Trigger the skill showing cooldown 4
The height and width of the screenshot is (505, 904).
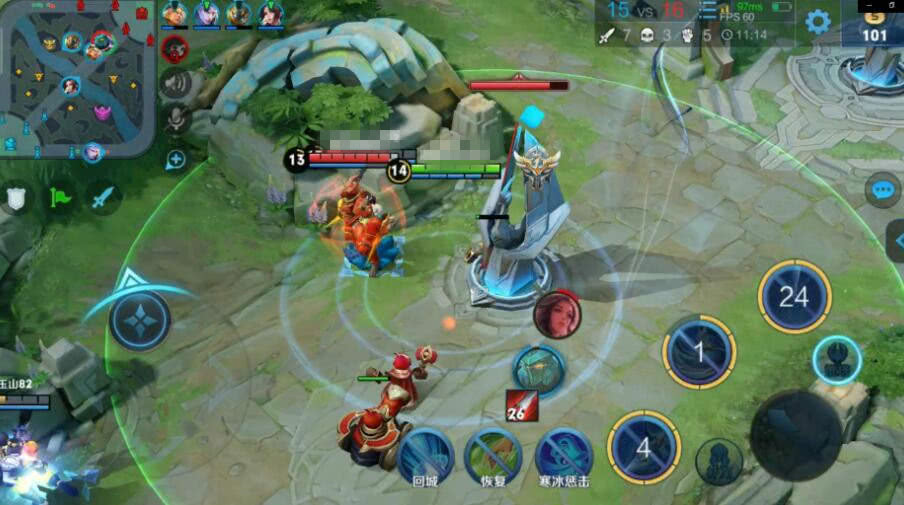click(x=644, y=447)
